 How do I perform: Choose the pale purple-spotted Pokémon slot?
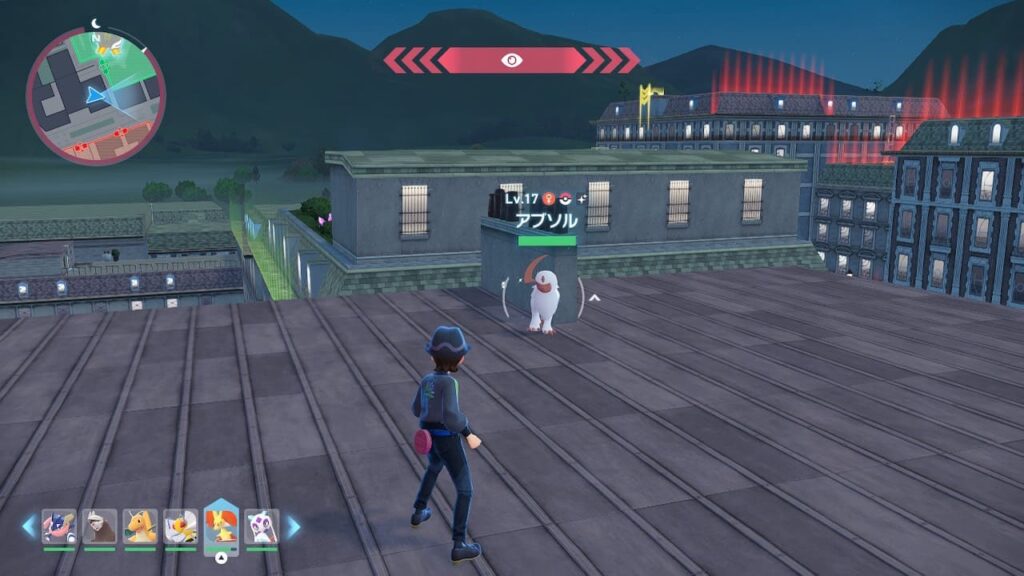point(262,526)
